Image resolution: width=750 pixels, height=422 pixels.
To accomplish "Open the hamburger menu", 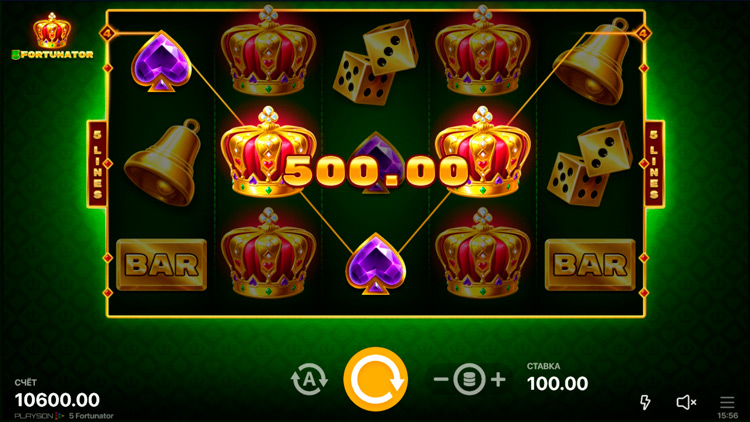I will (727, 402).
